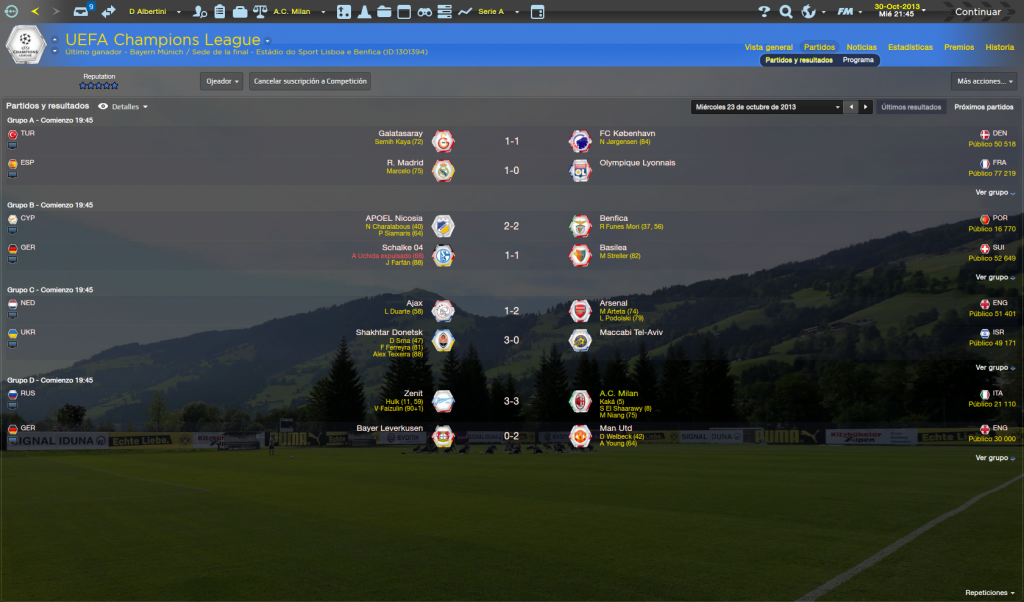Open the match date dropdown
Image resolution: width=1024 pixels, height=602 pixels.
[x=766, y=106]
